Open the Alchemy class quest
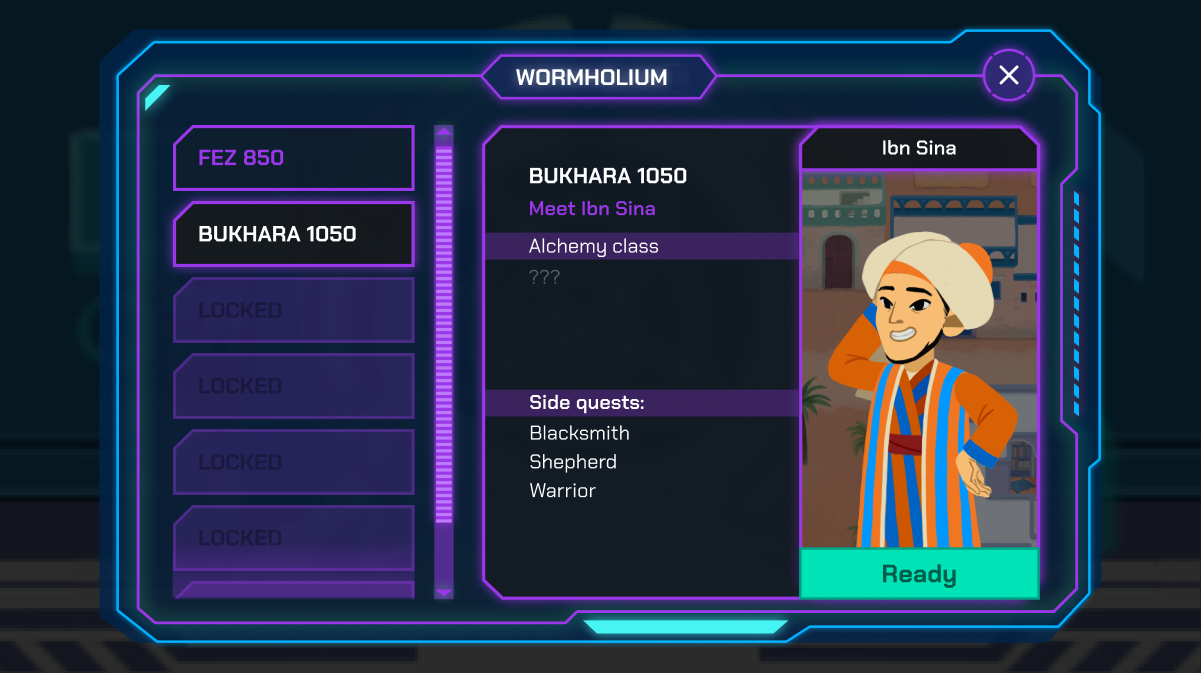This screenshot has width=1201, height=673. [594, 246]
